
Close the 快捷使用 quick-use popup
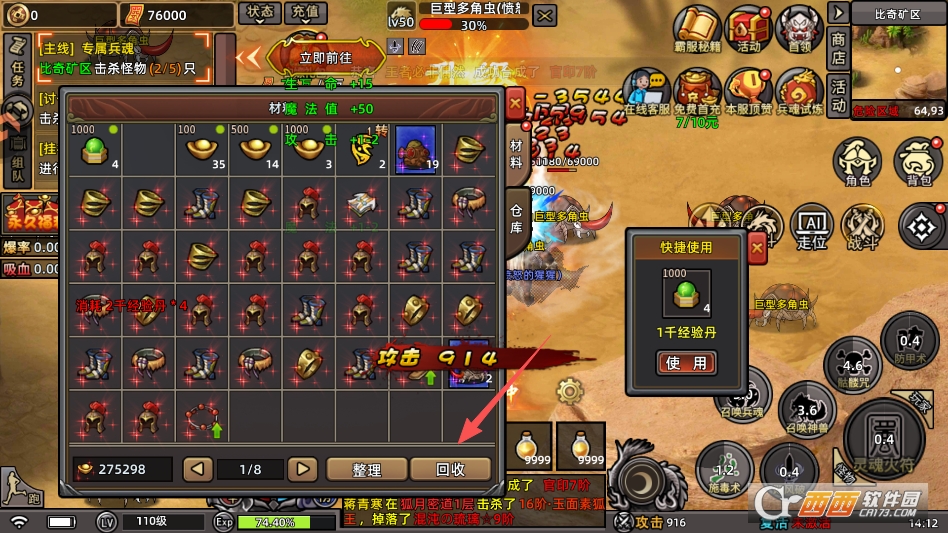(x=757, y=245)
